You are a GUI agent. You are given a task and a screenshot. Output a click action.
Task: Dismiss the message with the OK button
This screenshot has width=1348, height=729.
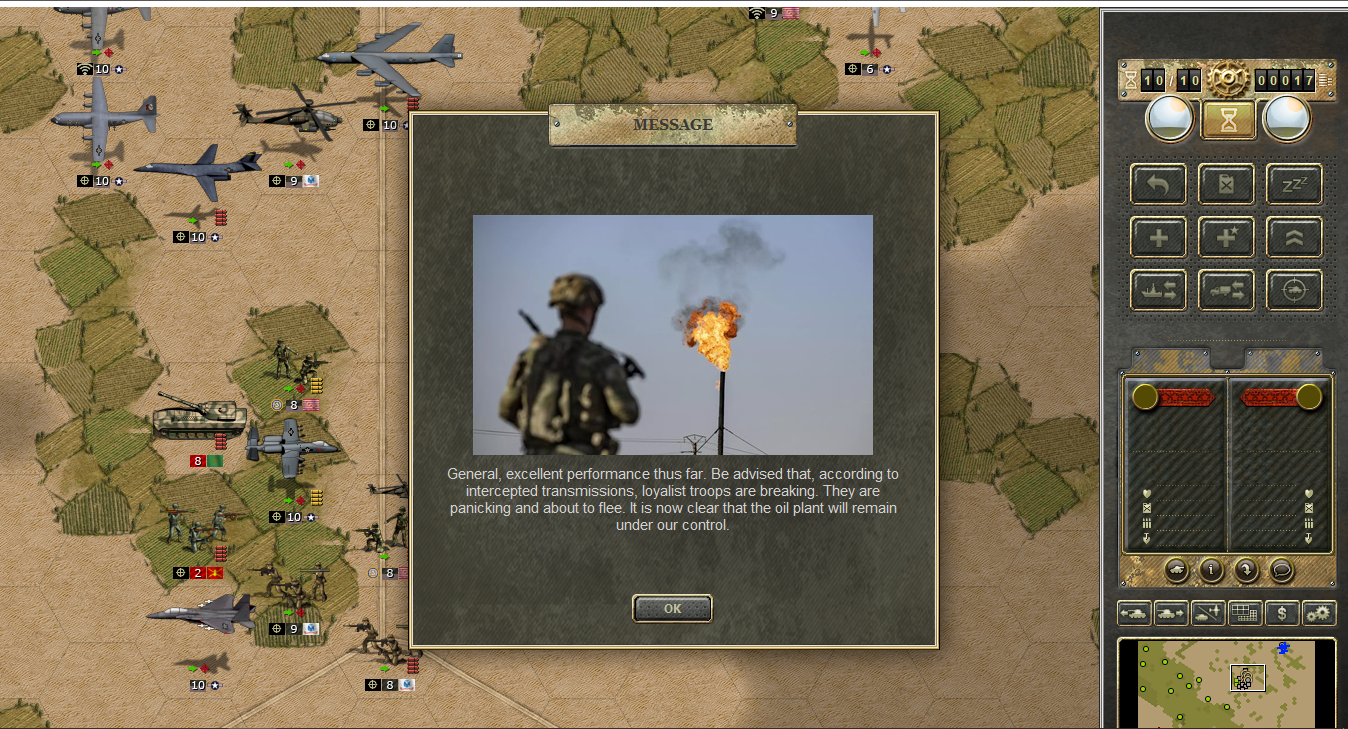click(x=672, y=608)
